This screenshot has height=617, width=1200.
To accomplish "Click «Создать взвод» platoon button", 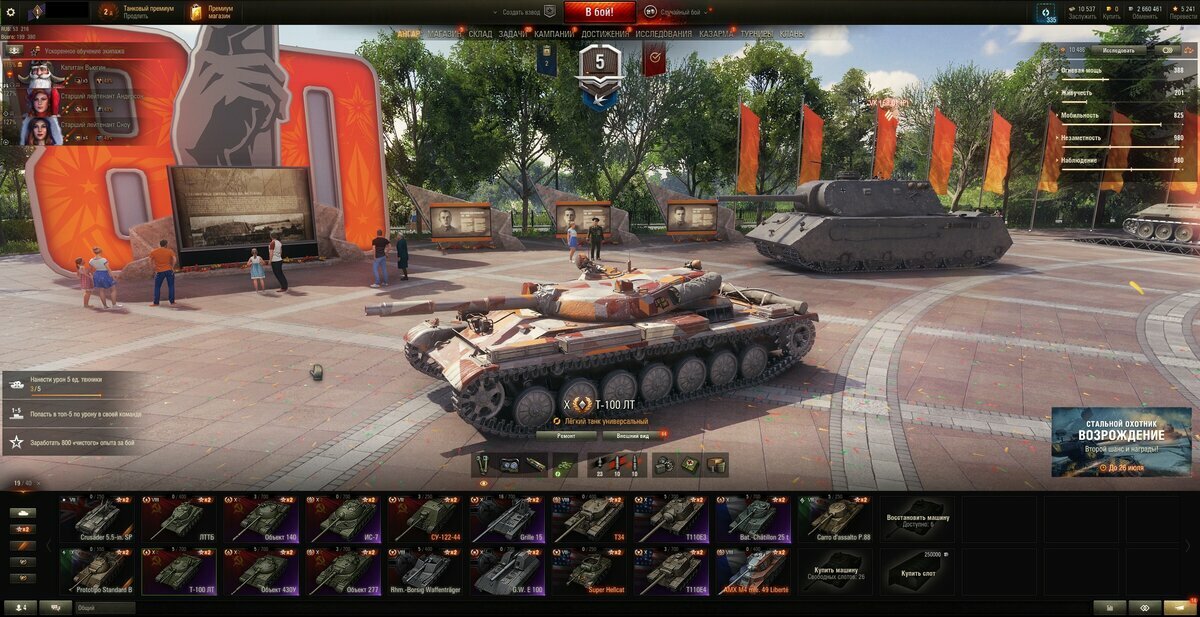I will pyautogui.click(x=525, y=12).
